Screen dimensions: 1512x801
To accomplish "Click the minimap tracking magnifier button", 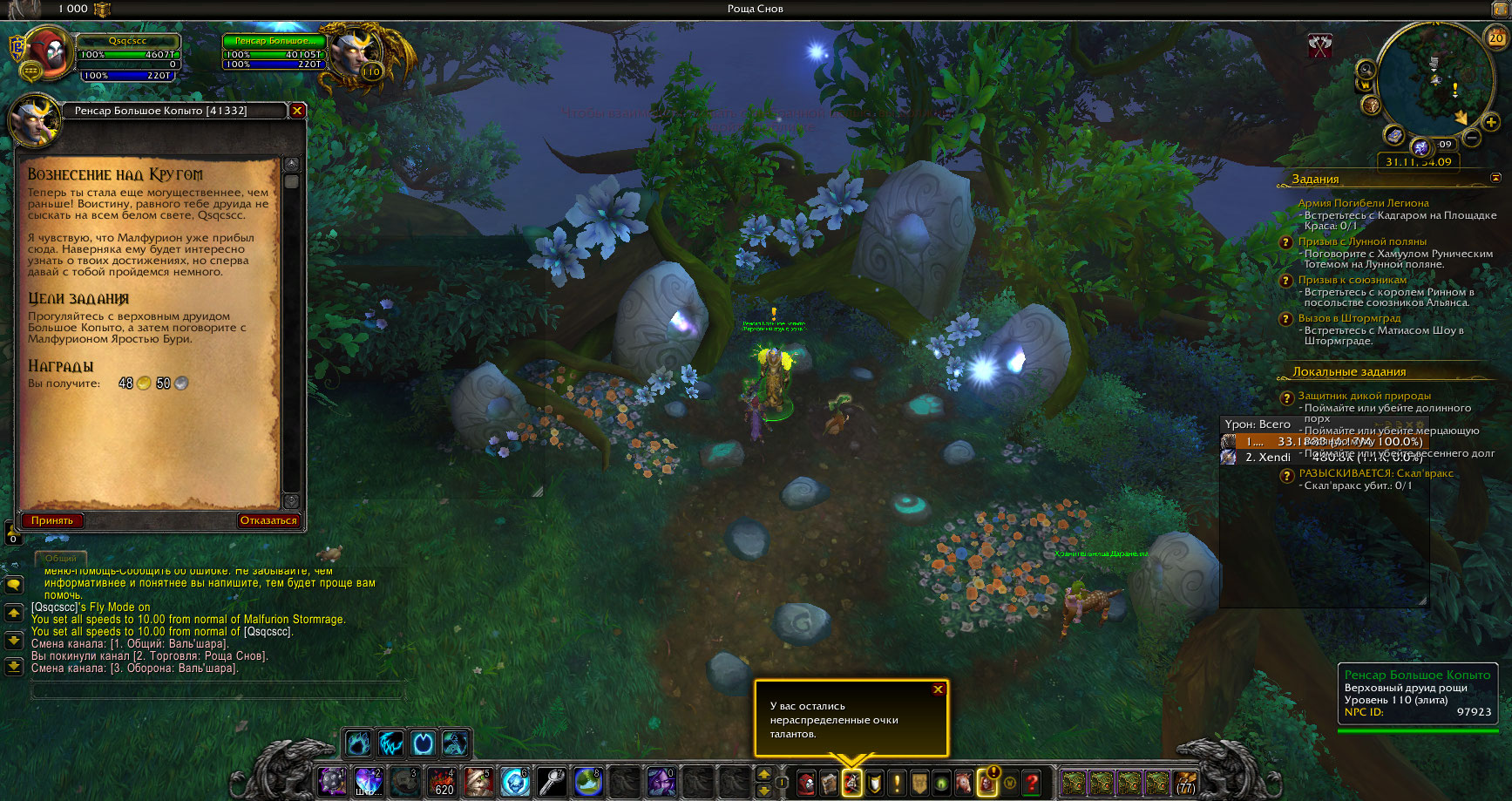I will pyautogui.click(x=1366, y=70).
